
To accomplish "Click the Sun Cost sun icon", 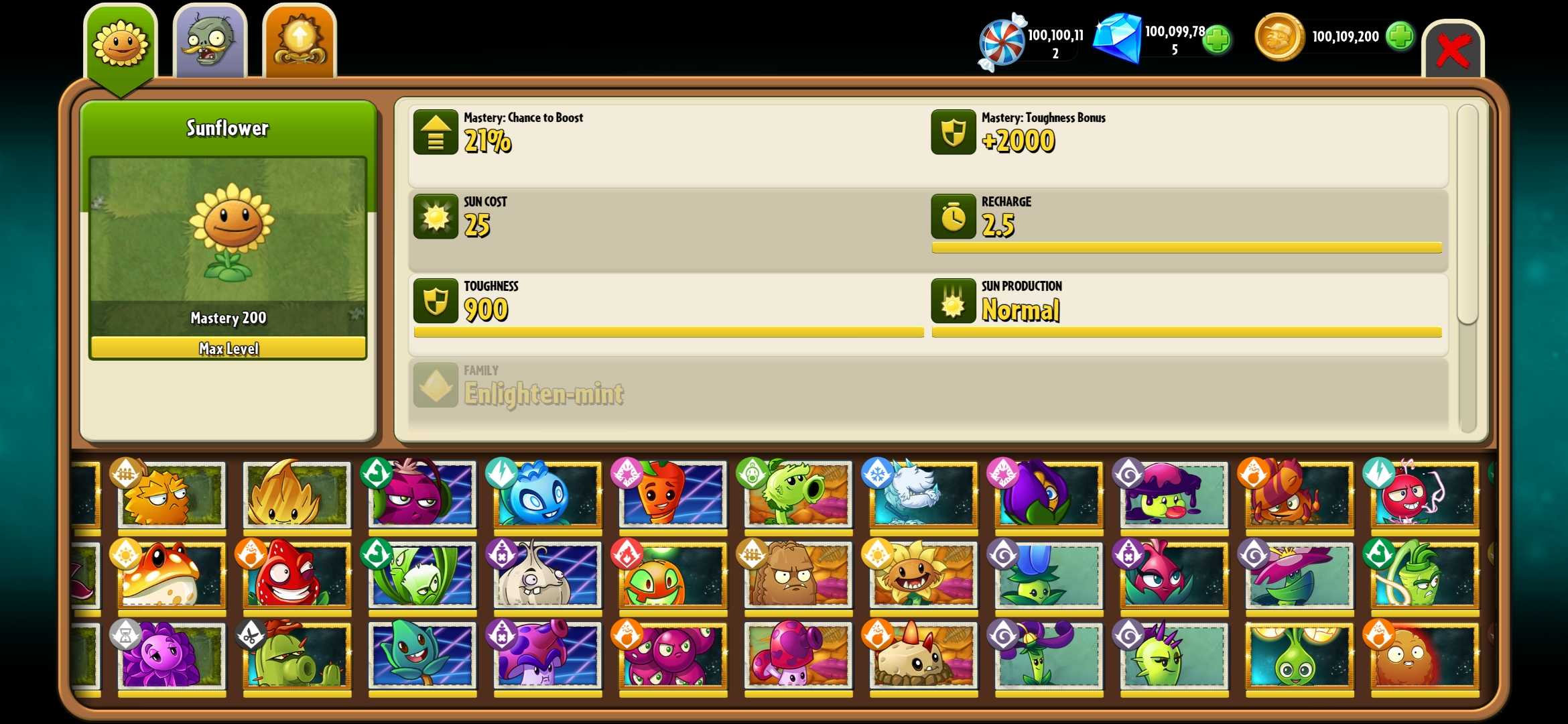I will click(x=436, y=218).
